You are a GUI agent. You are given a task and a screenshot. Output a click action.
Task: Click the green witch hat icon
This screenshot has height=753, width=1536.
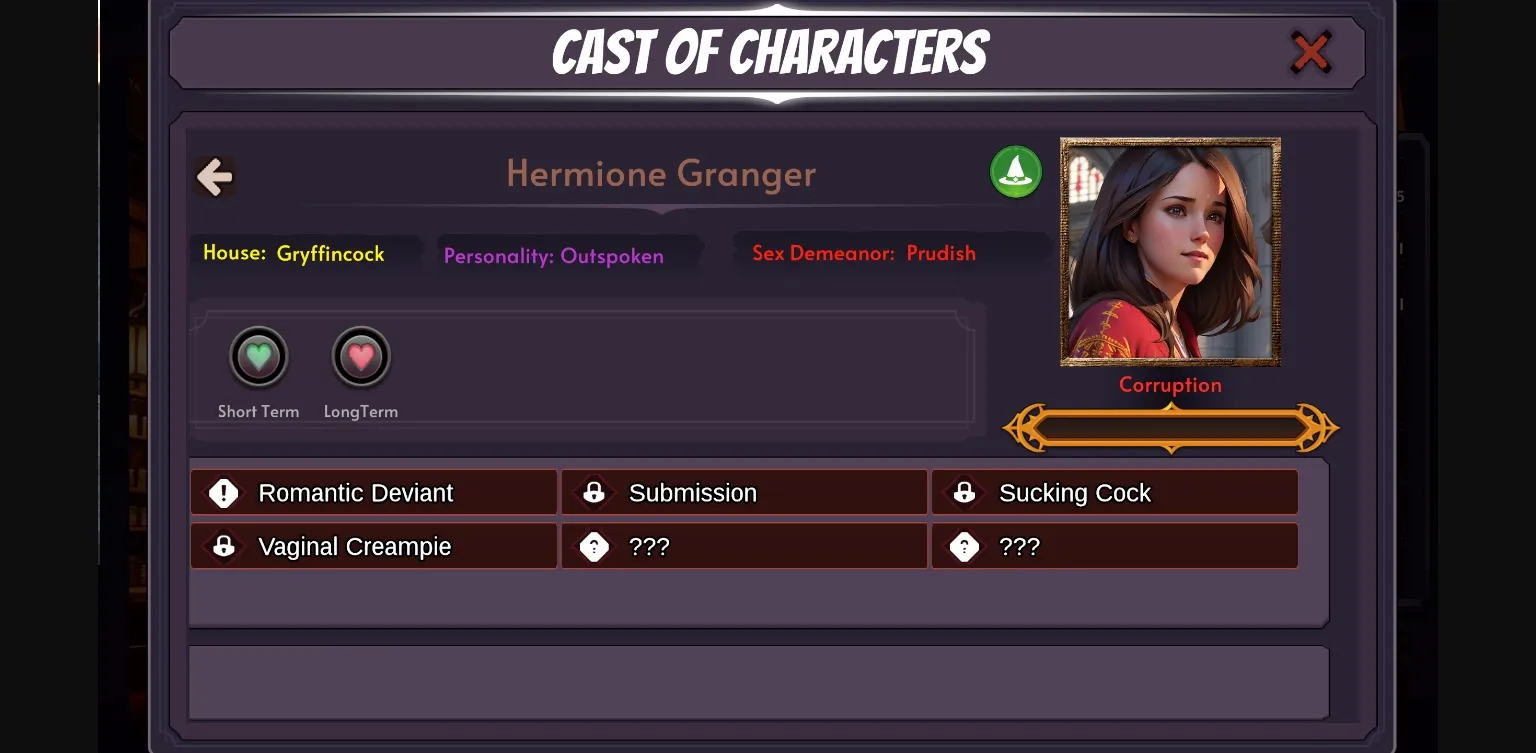[x=1015, y=171]
